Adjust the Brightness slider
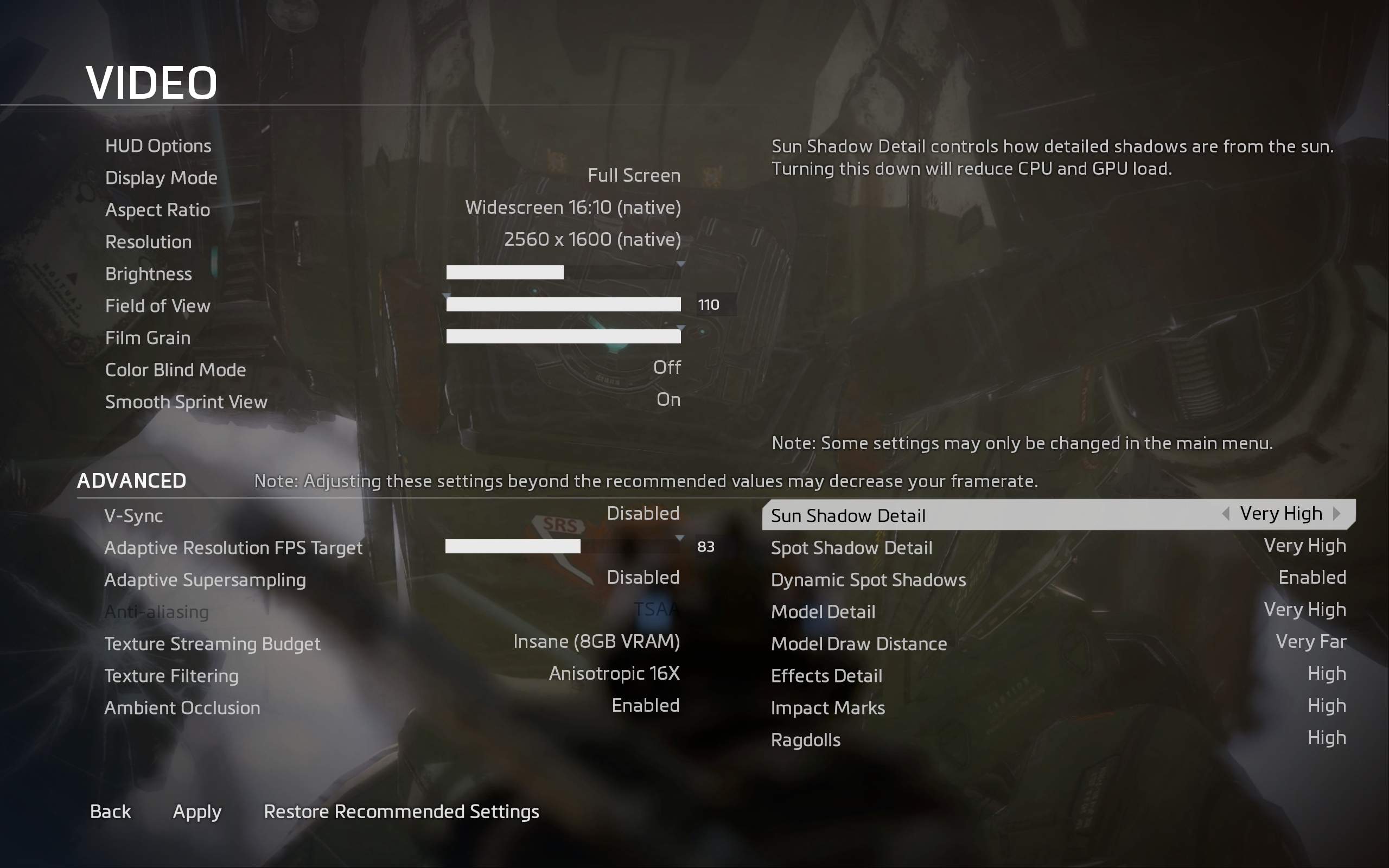The image size is (1389, 868). pyautogui.click(x=563, y=272)
